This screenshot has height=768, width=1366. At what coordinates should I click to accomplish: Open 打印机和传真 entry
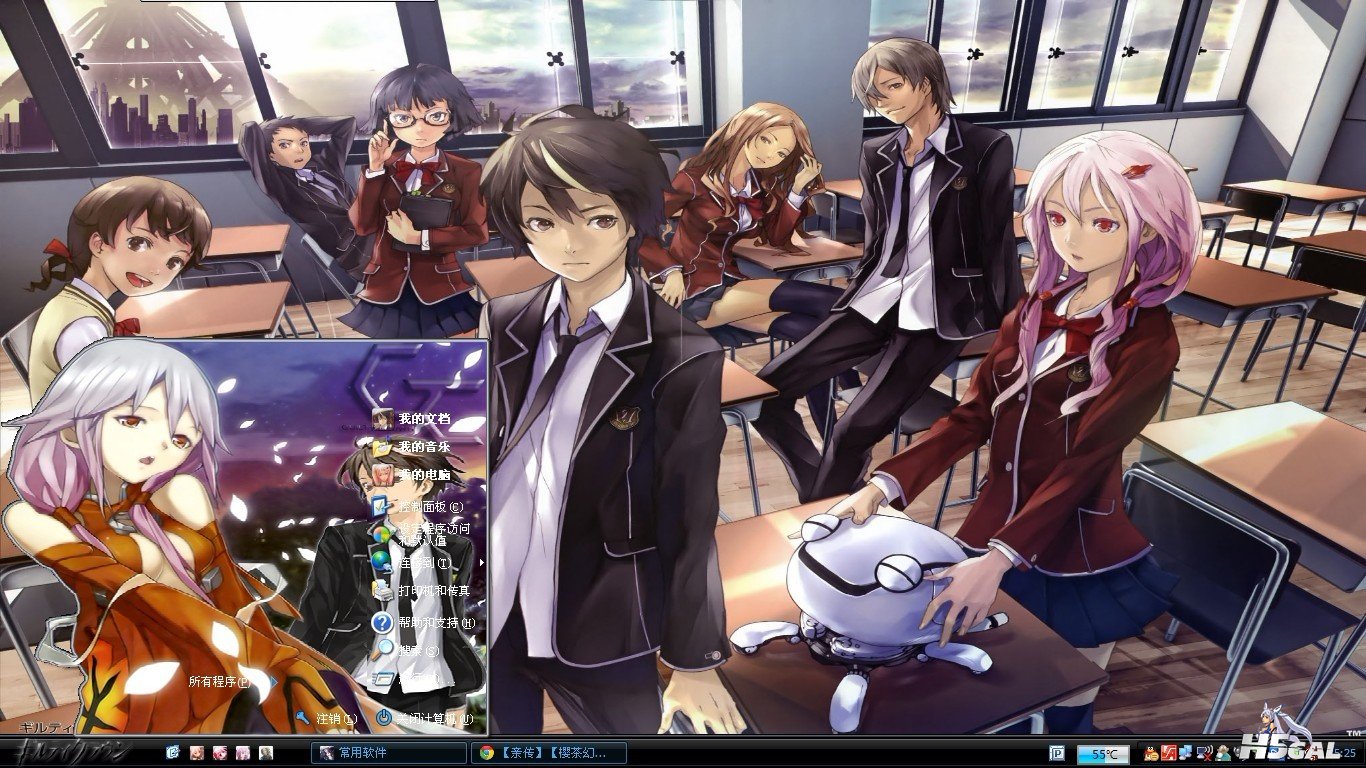point(430,591)
